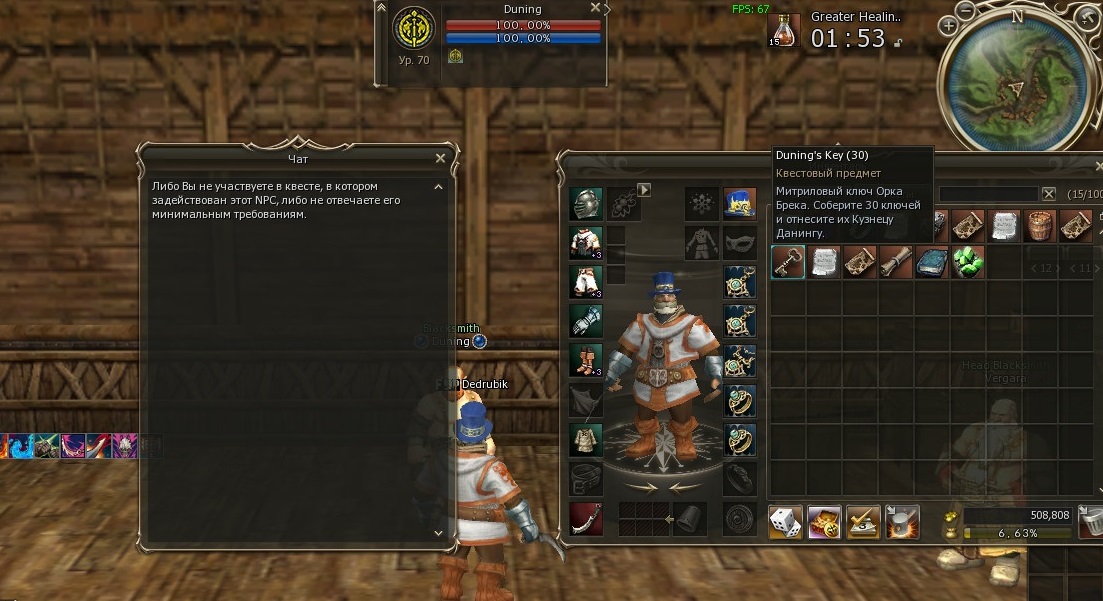1103x601 pixels.
Task: Select the blue book inventory item
Action: coord(931,262)
